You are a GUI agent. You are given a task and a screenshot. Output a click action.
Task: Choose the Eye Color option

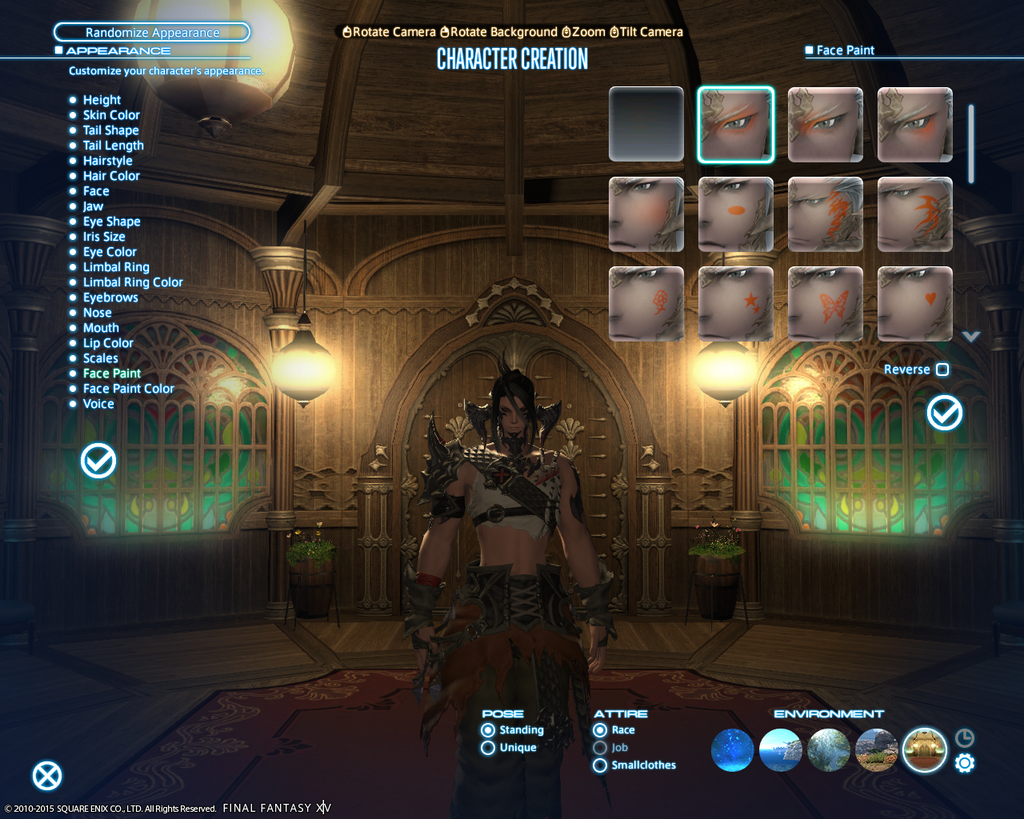tap(109, 252)
